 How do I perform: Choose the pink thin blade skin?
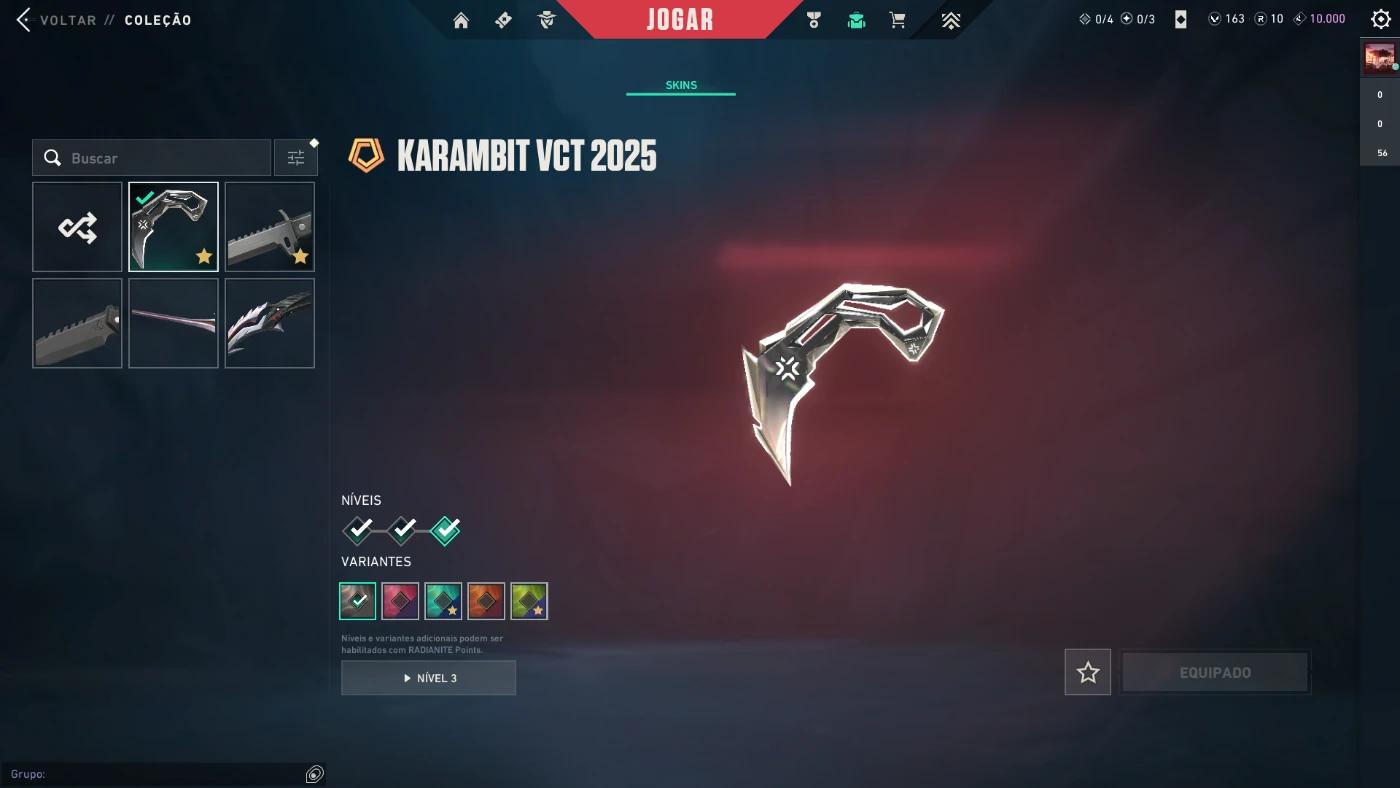click(x=174, y=323)
